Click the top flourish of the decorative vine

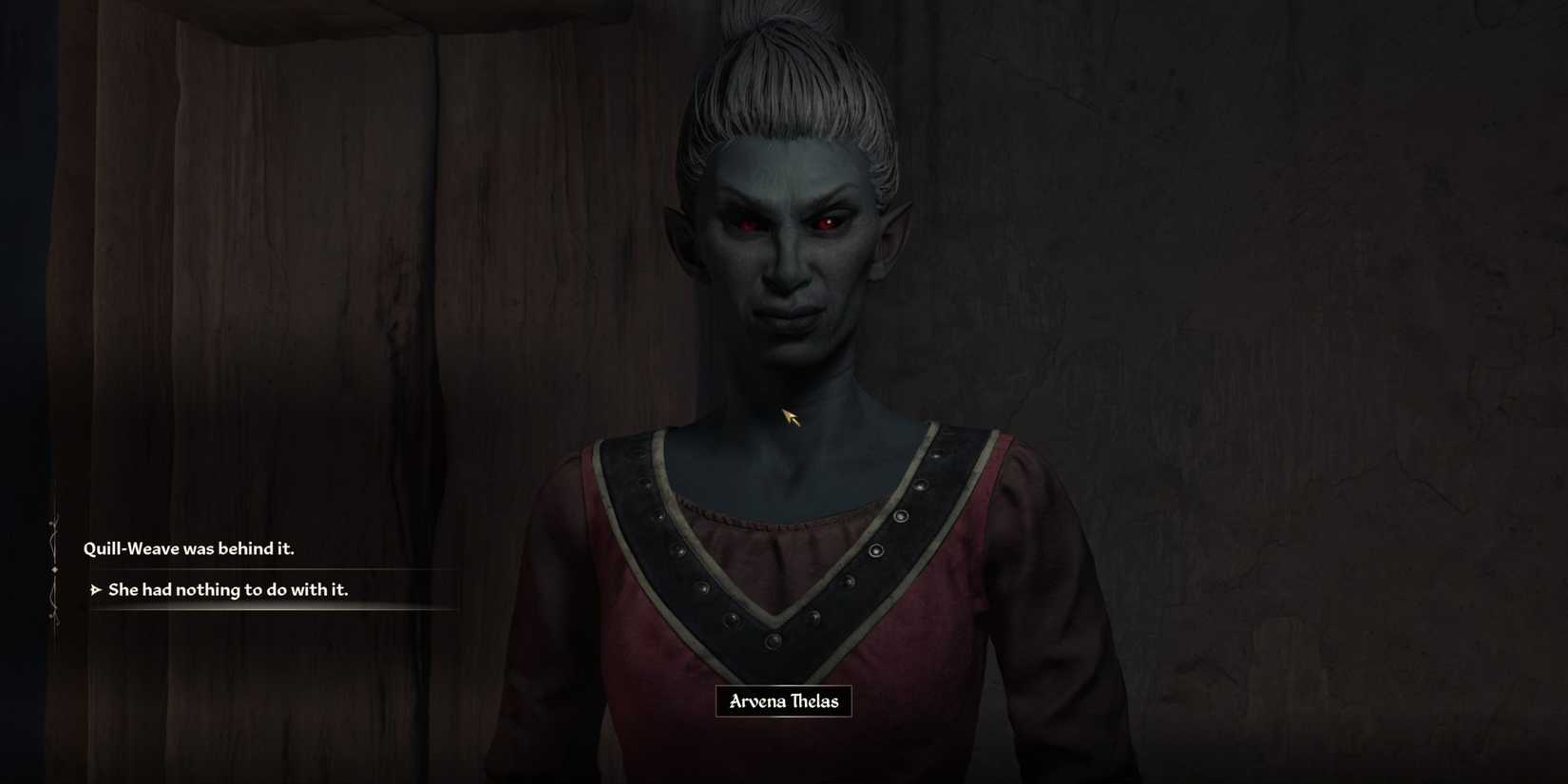(x=52, y=524)
